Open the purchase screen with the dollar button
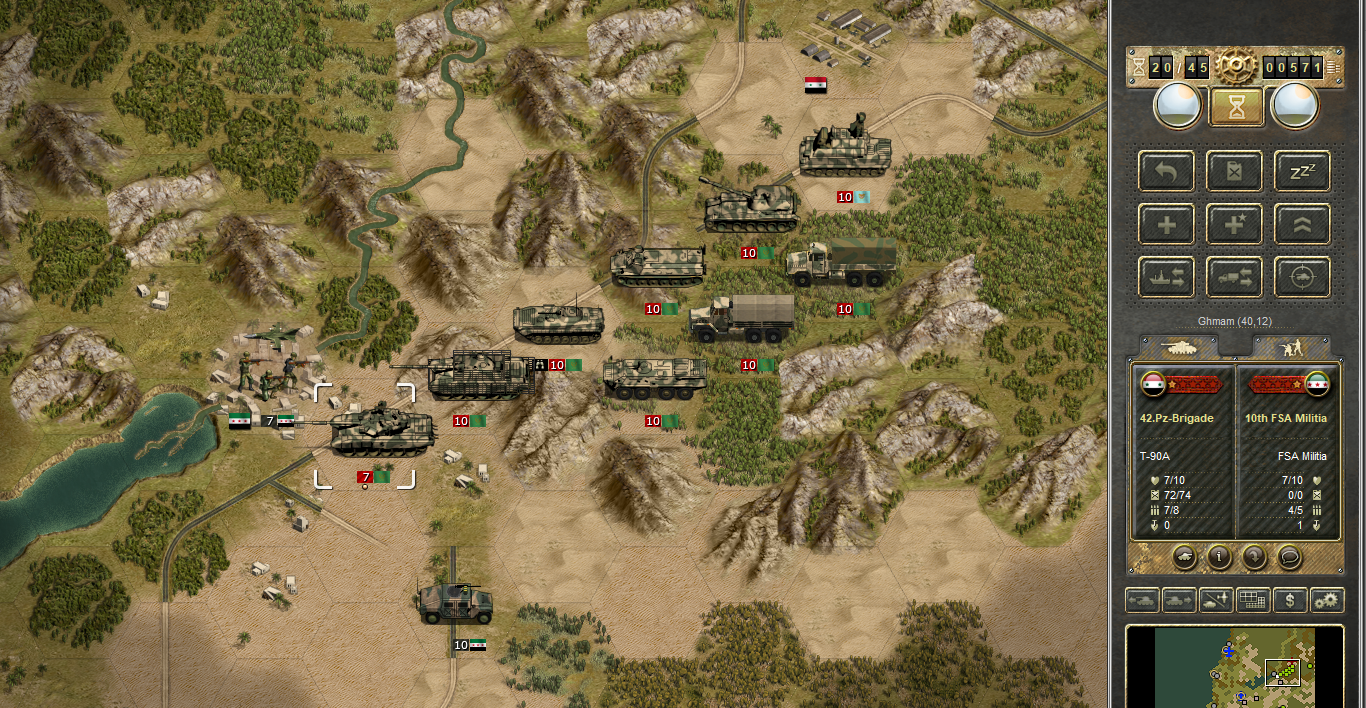Viewport: 1366px width, 708px height. 1290,601
